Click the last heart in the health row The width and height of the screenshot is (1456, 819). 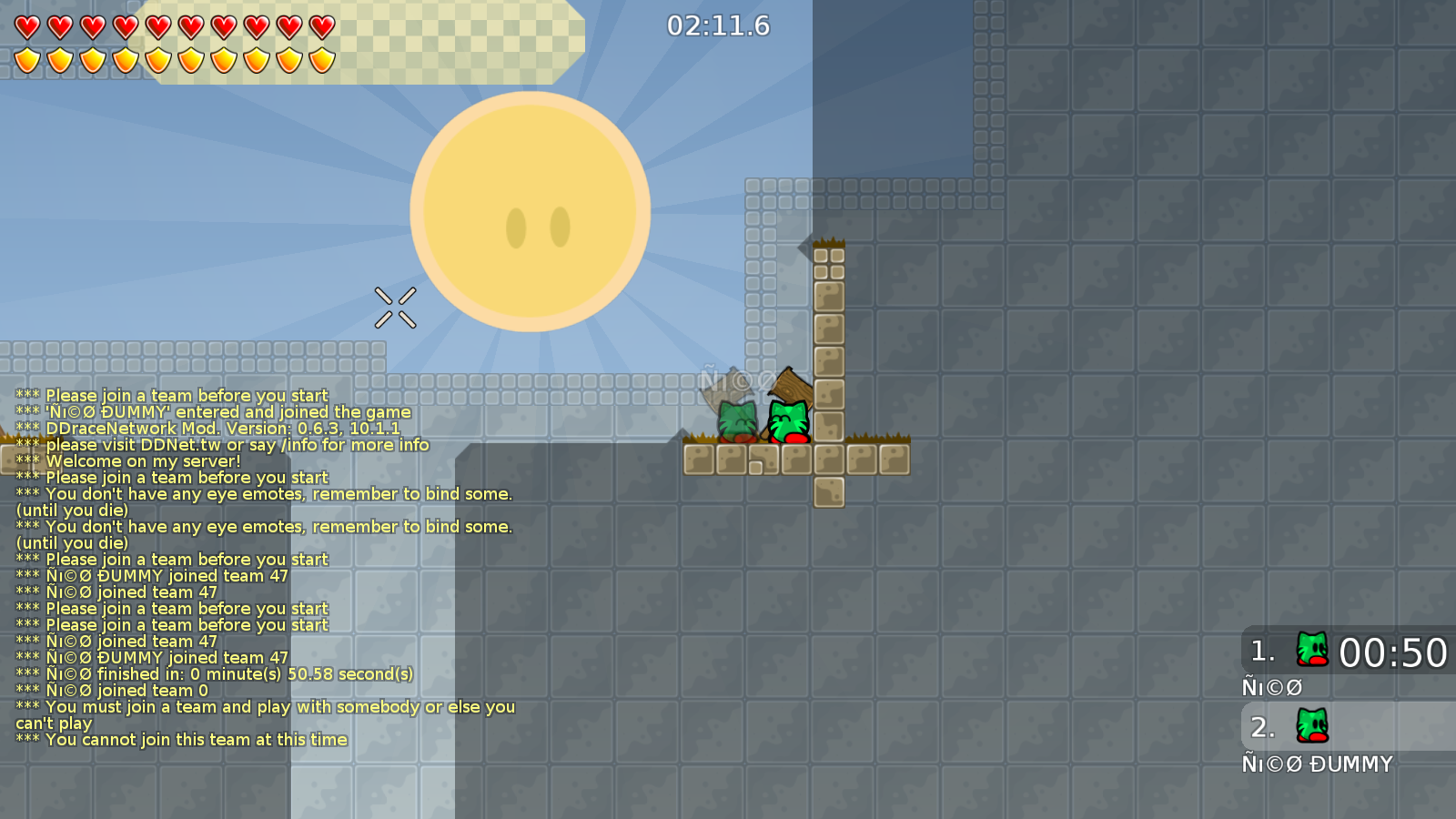[320, 26]
